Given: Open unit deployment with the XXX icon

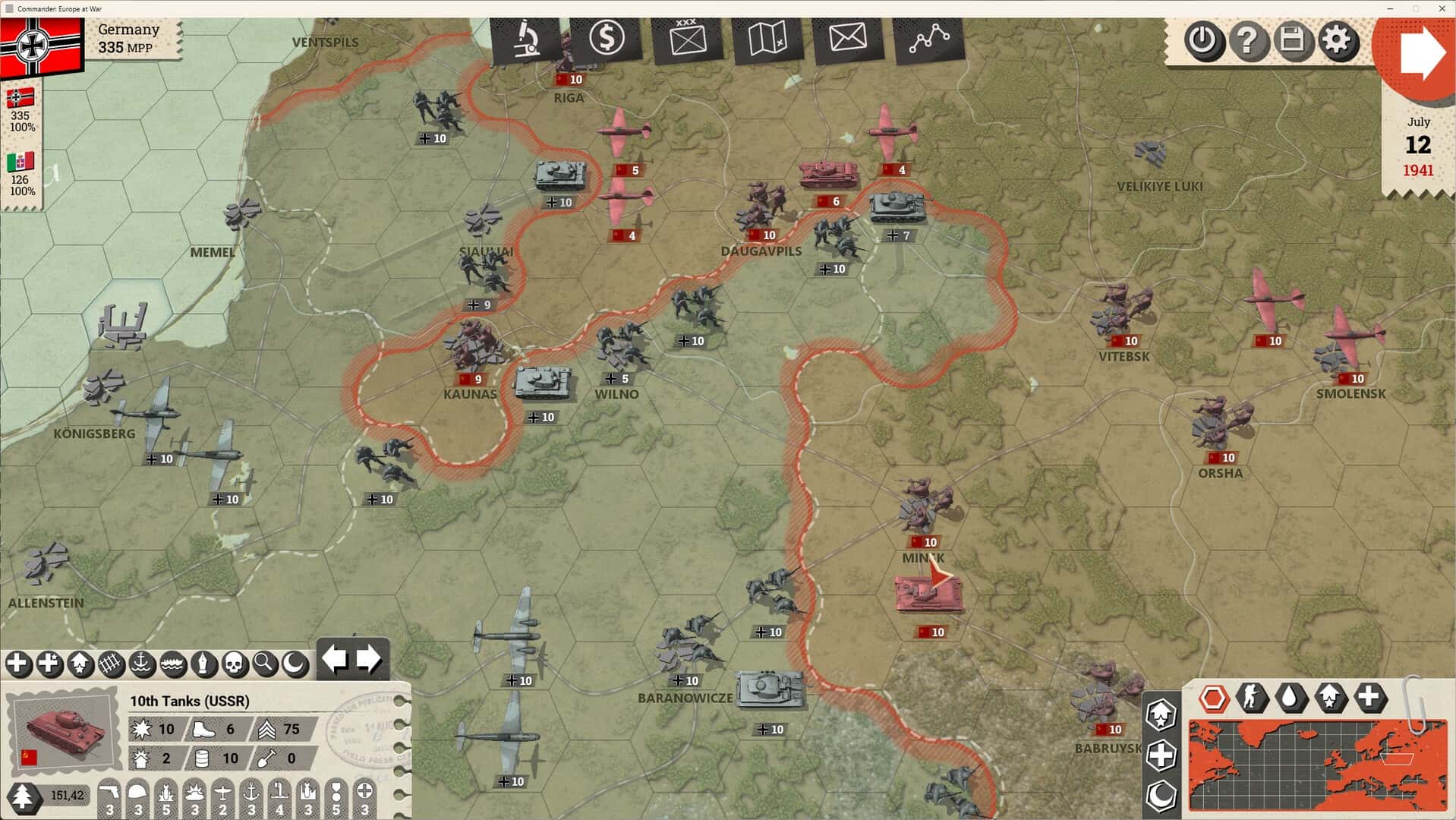Looking at the screenshot, I should point(687,39).
